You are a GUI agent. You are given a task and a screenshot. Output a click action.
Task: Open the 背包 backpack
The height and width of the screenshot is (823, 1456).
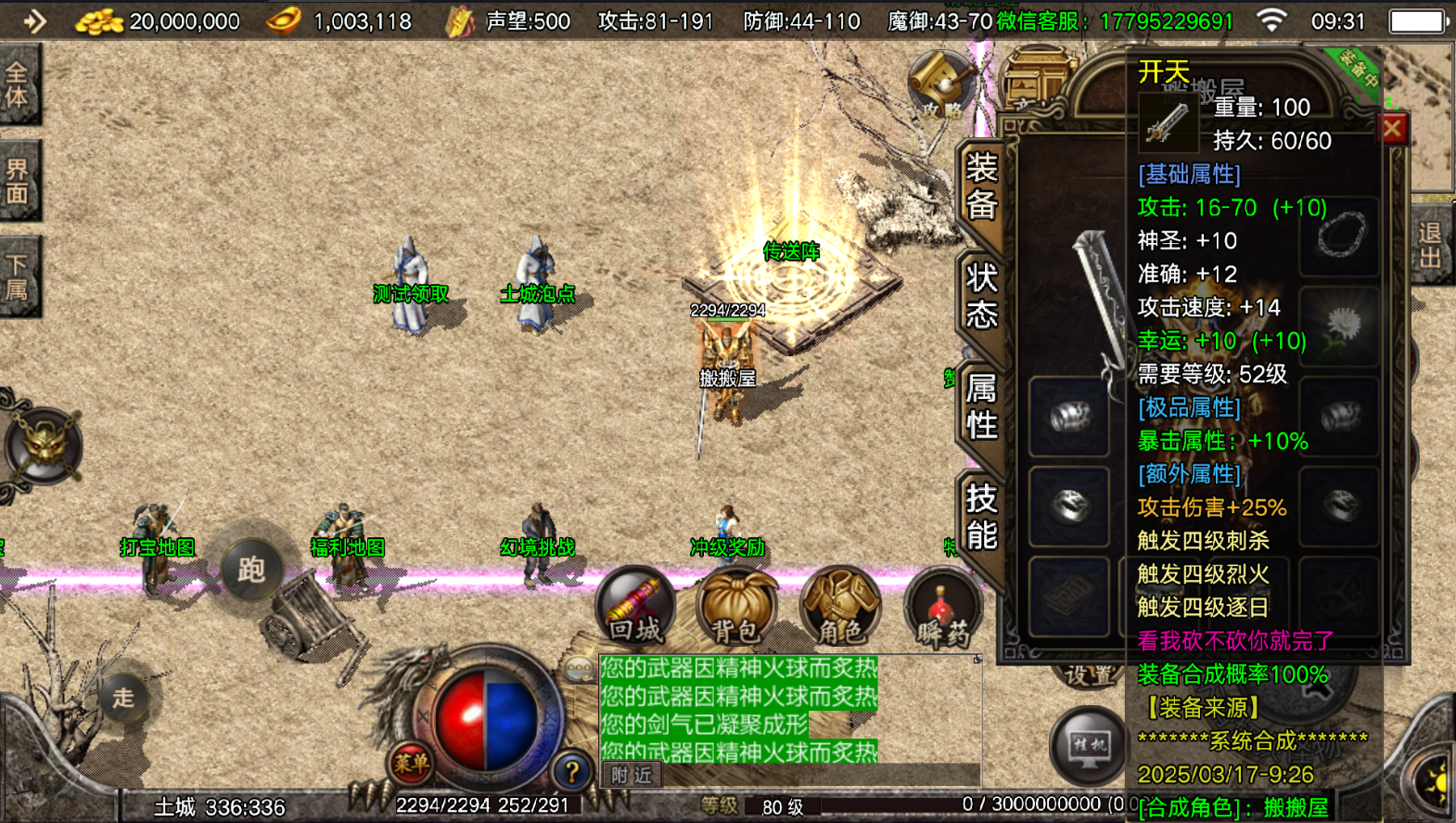(x=736, y=608)
